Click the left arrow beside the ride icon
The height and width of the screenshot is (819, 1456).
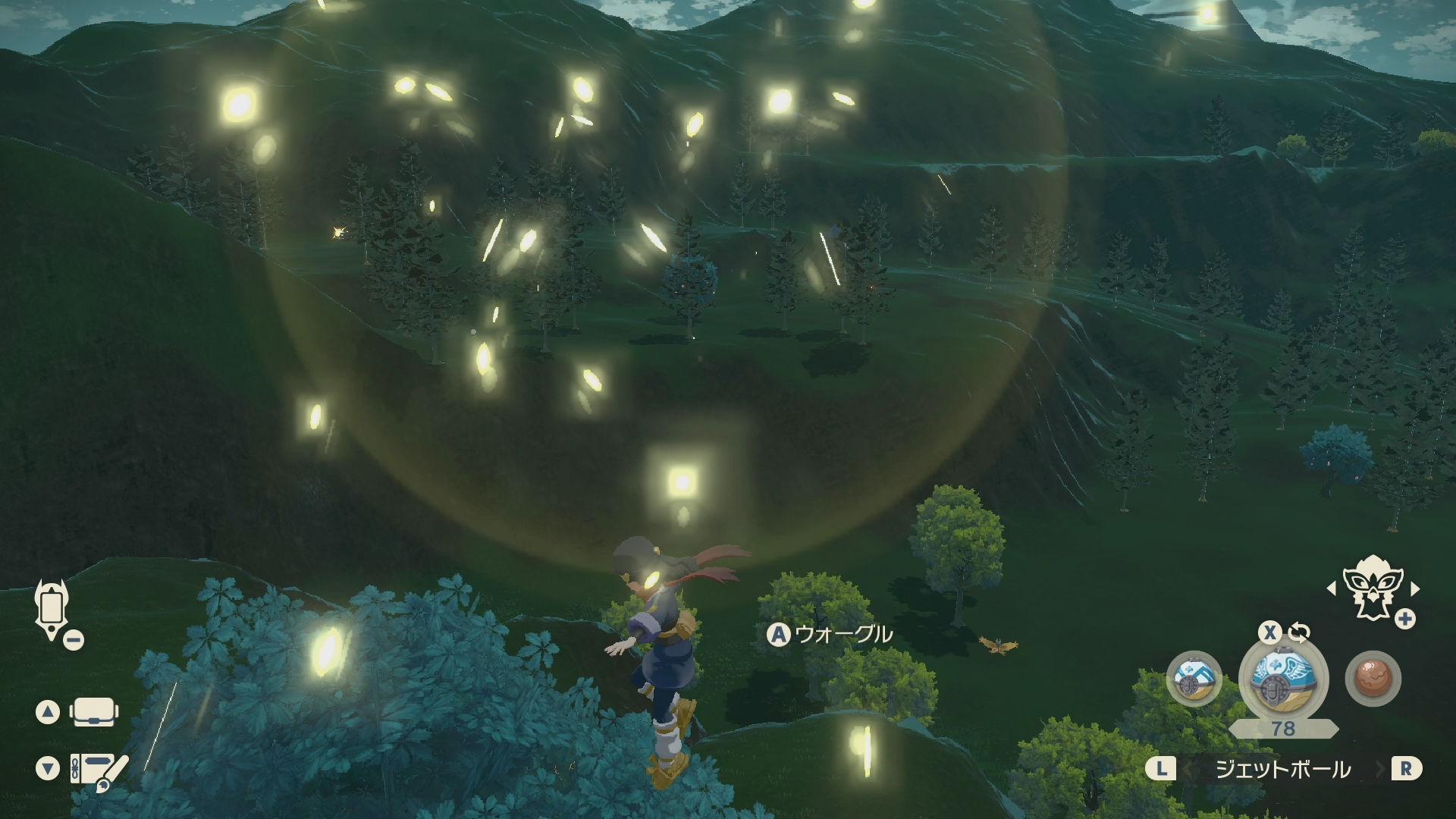pos(1331,588)
